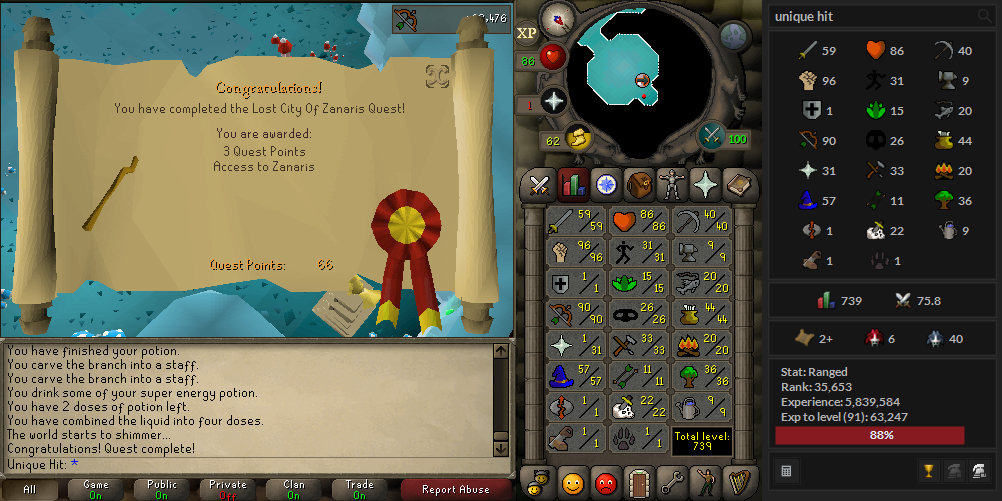The height and width of the screenshot is (501, 1002).
Task: Toggle the XP drops button
Action: click(x=527, y=33)
